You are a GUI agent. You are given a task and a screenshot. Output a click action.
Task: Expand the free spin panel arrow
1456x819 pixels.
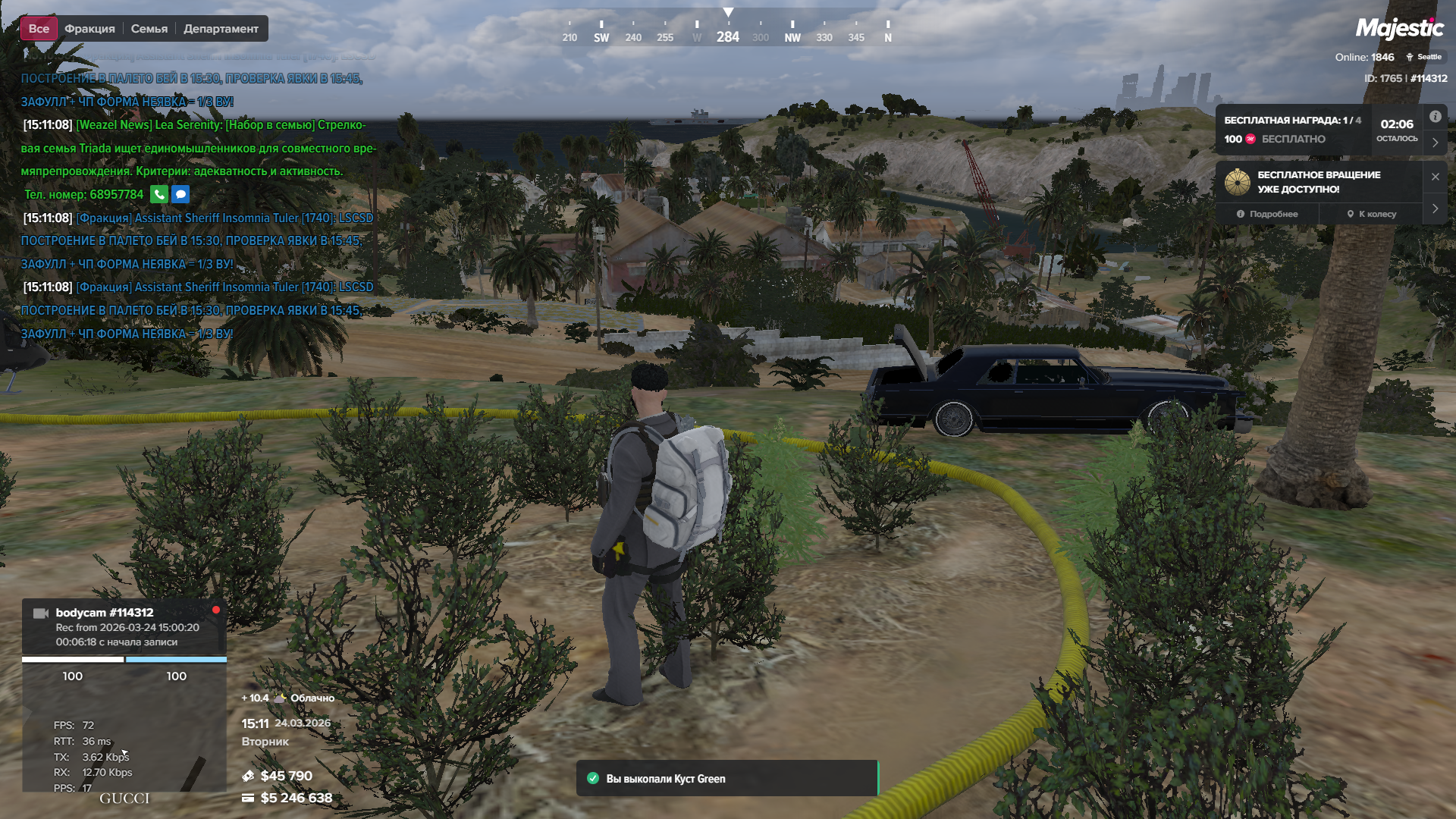1435,208
